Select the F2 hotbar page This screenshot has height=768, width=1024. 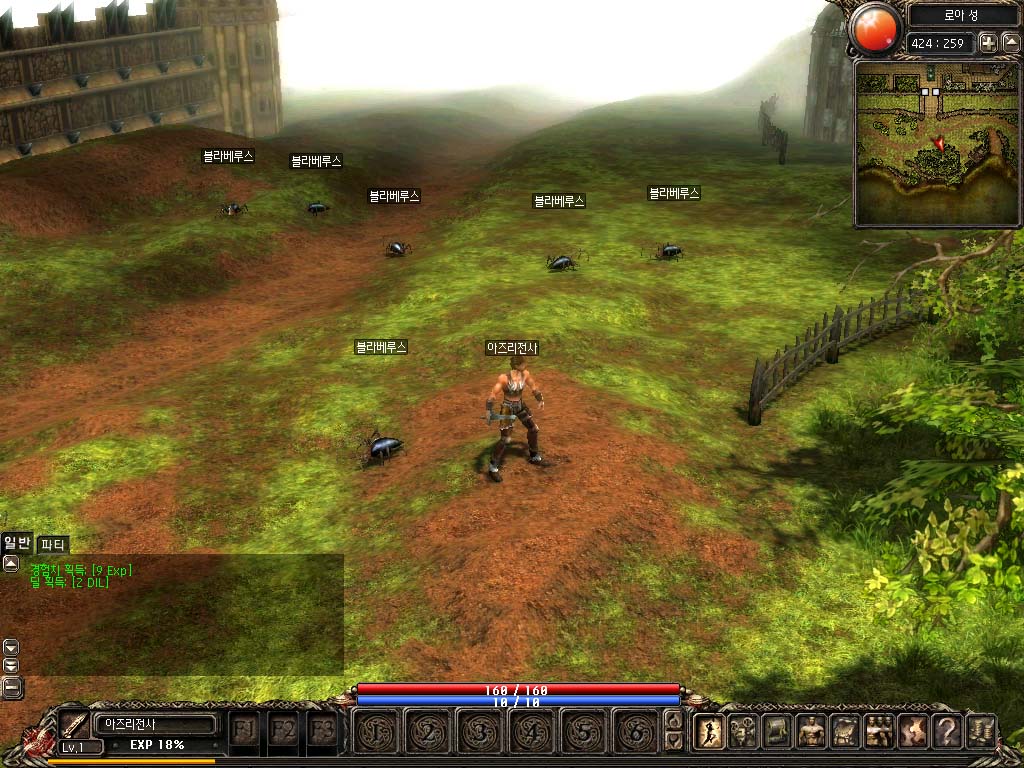click(283, 729)
